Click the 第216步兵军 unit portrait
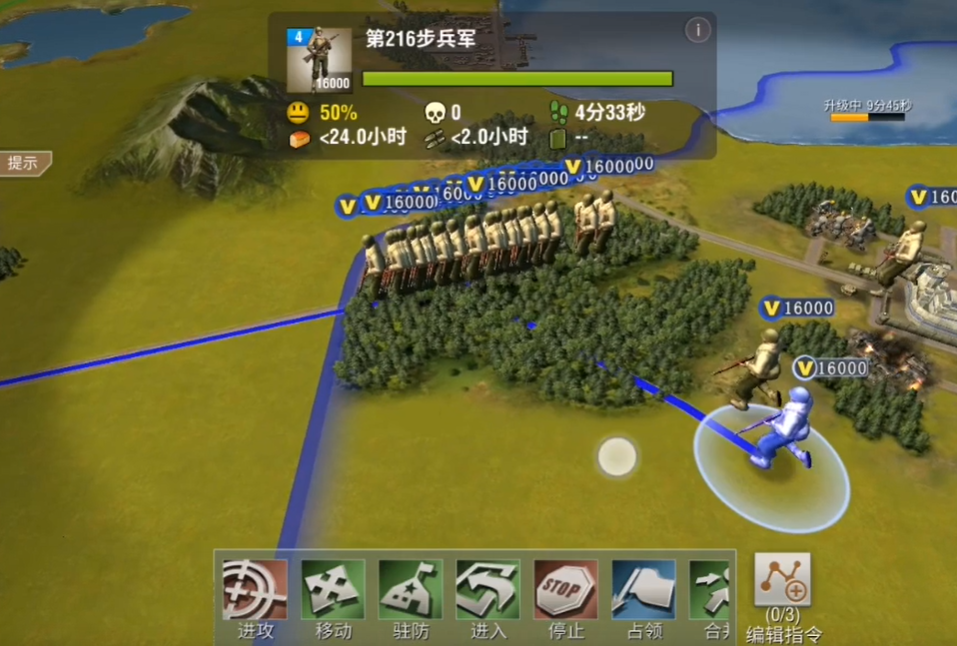 319,61
